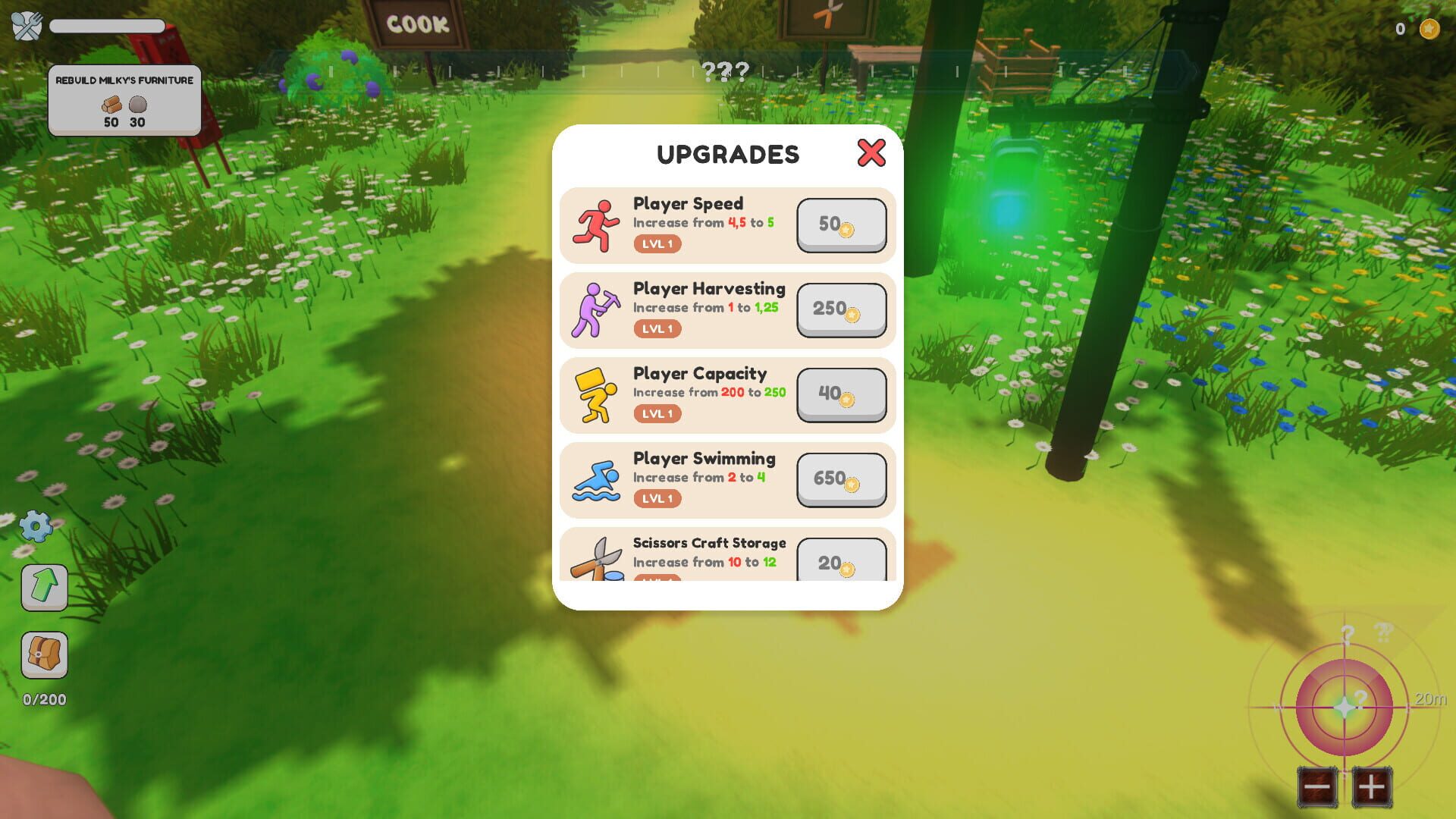
Task: Click the green upgrade arrow icon
Action: point(43,588)
